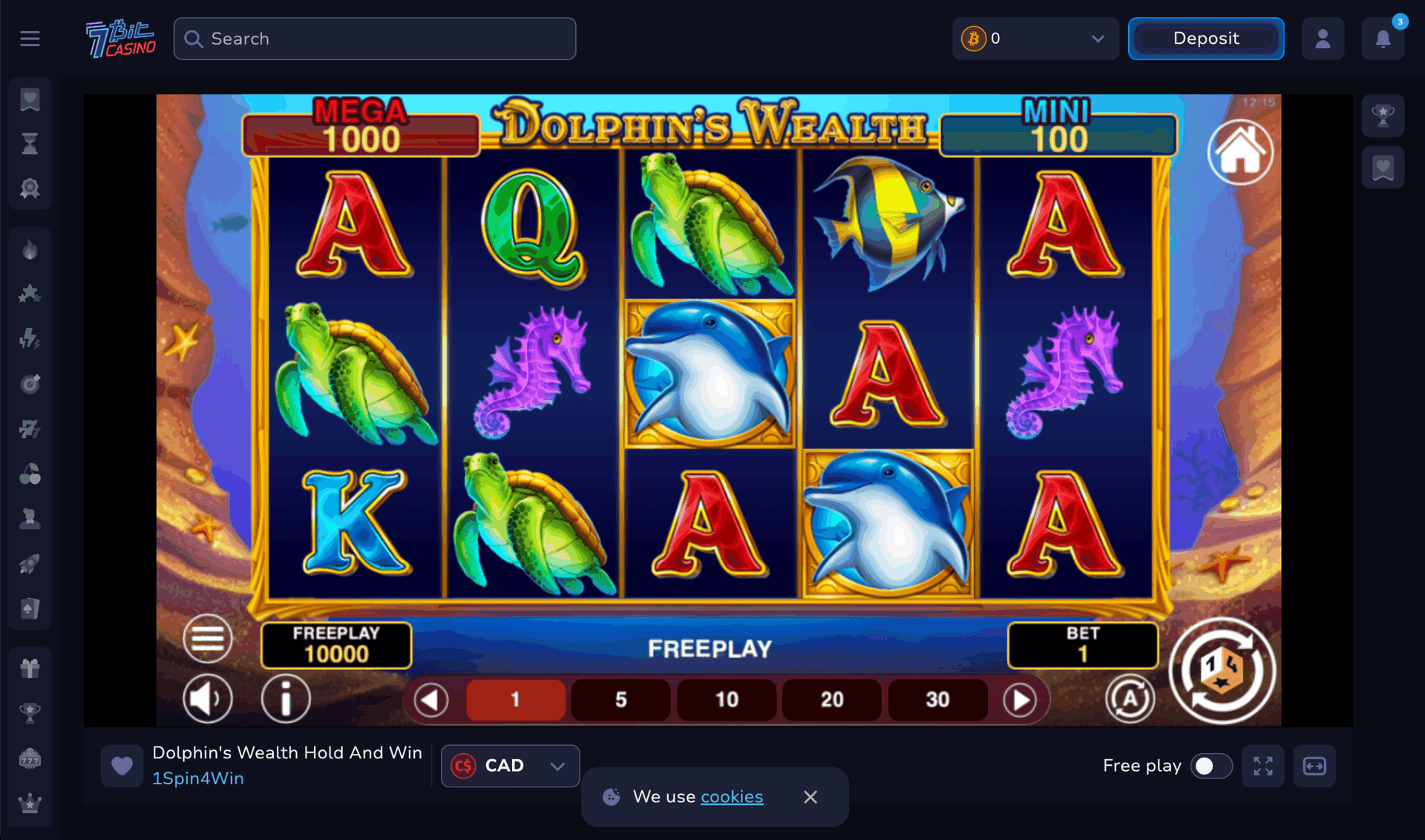Select the bet amount of 30

tap(937, 698)
